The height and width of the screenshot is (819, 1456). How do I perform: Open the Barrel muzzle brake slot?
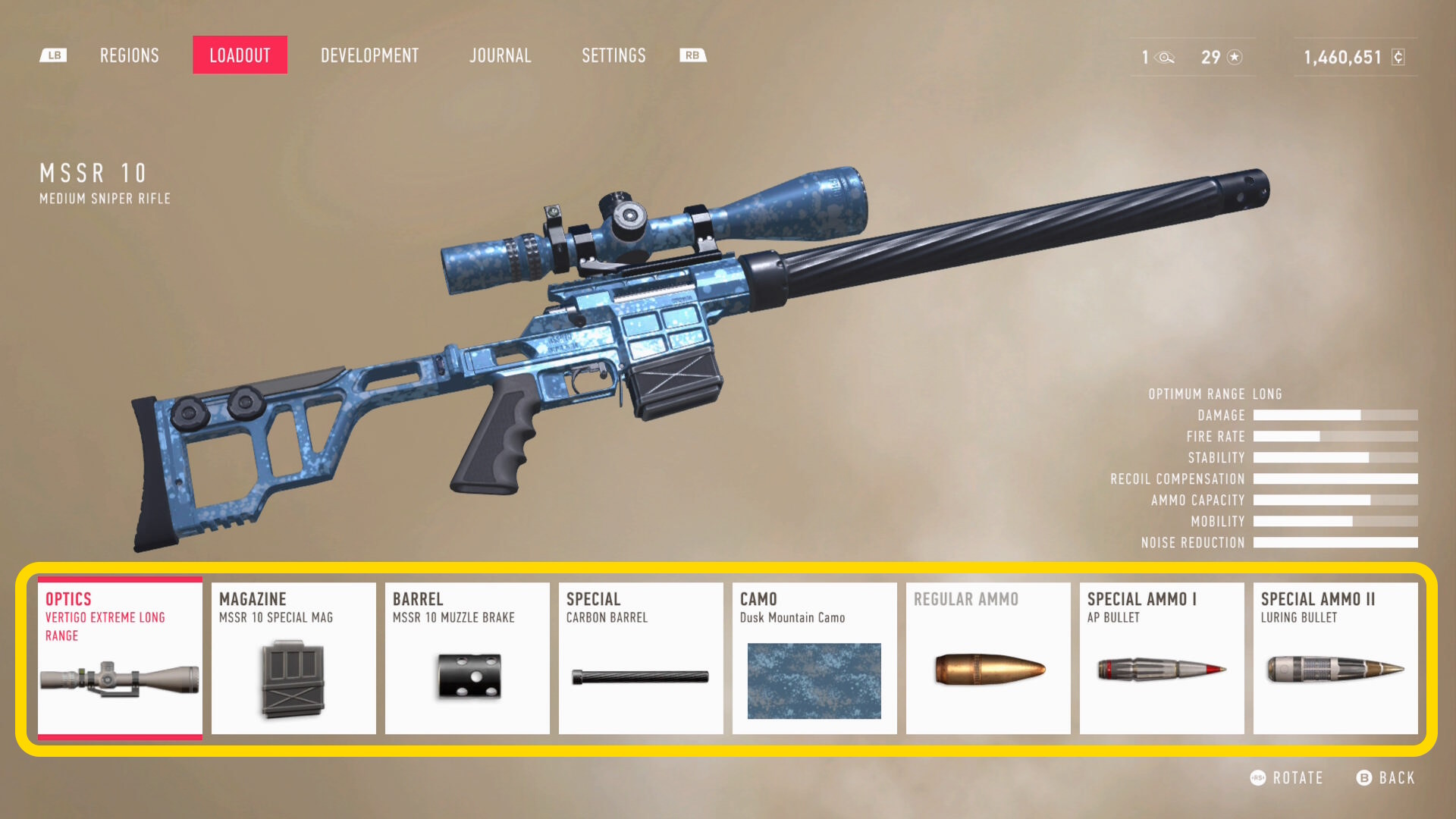coord(467,658)
